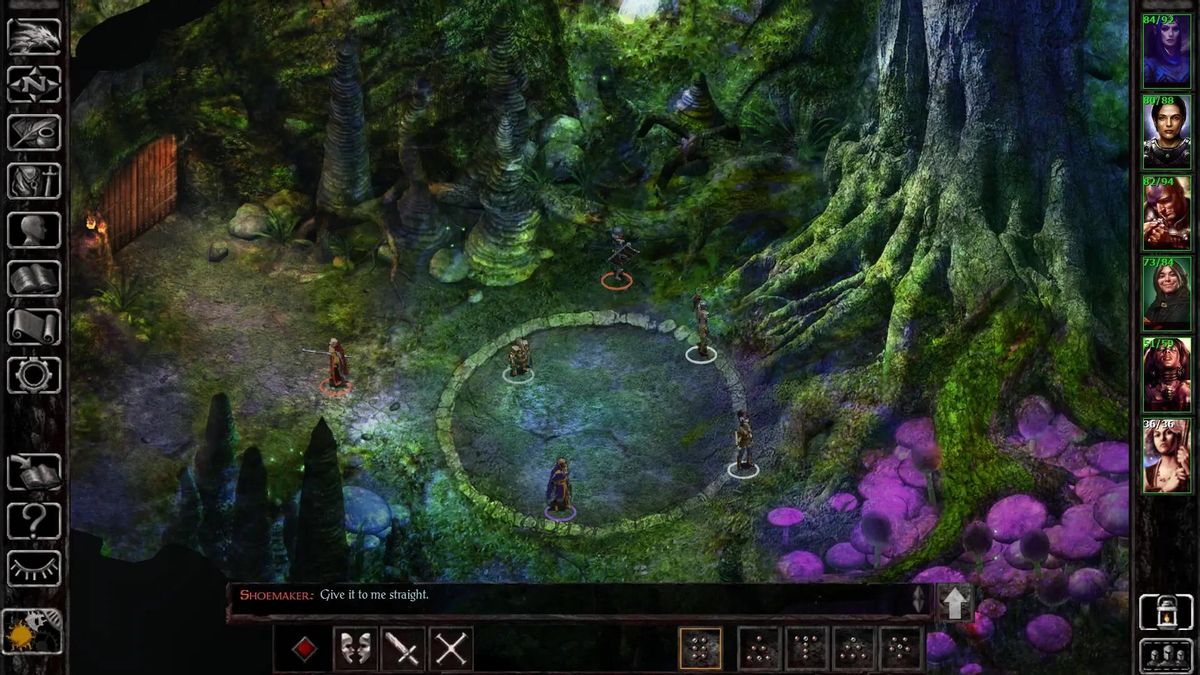Expand the dialogue log with the up arrow

[x=954, y=603]
